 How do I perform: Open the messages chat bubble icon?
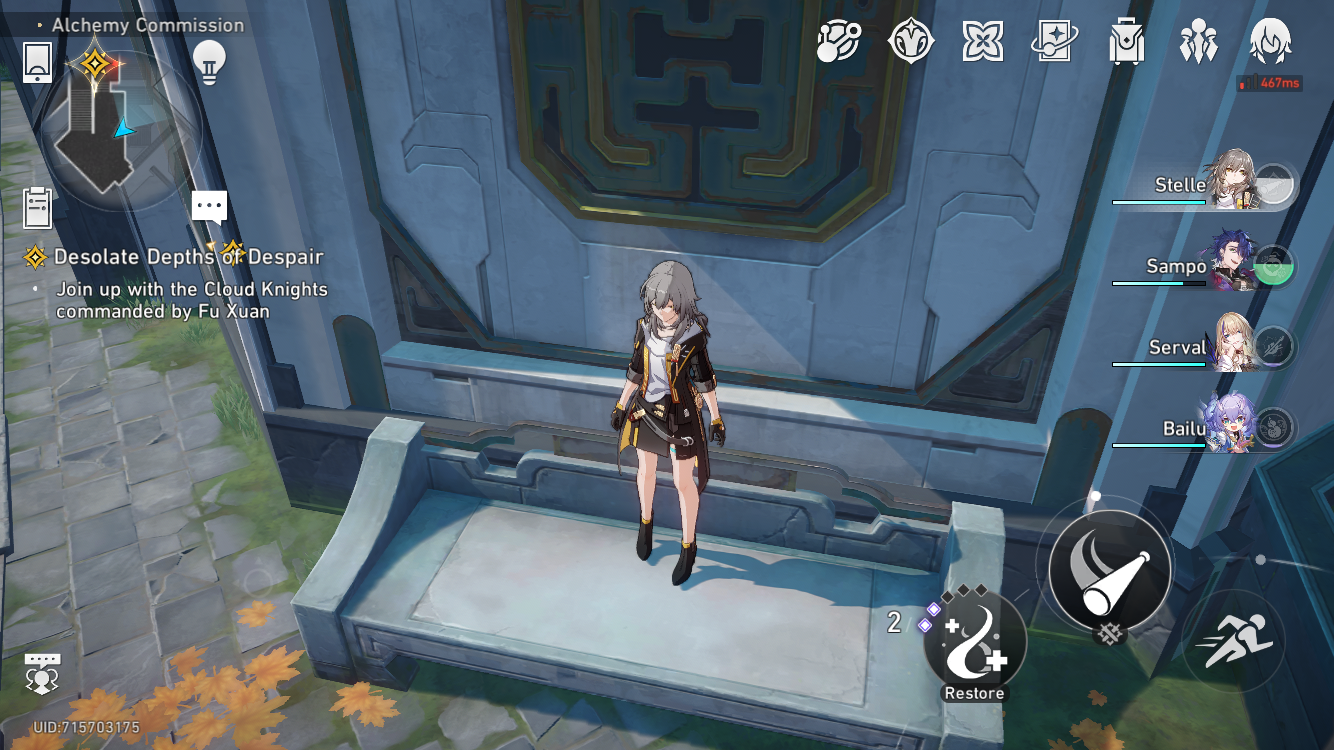208,205
